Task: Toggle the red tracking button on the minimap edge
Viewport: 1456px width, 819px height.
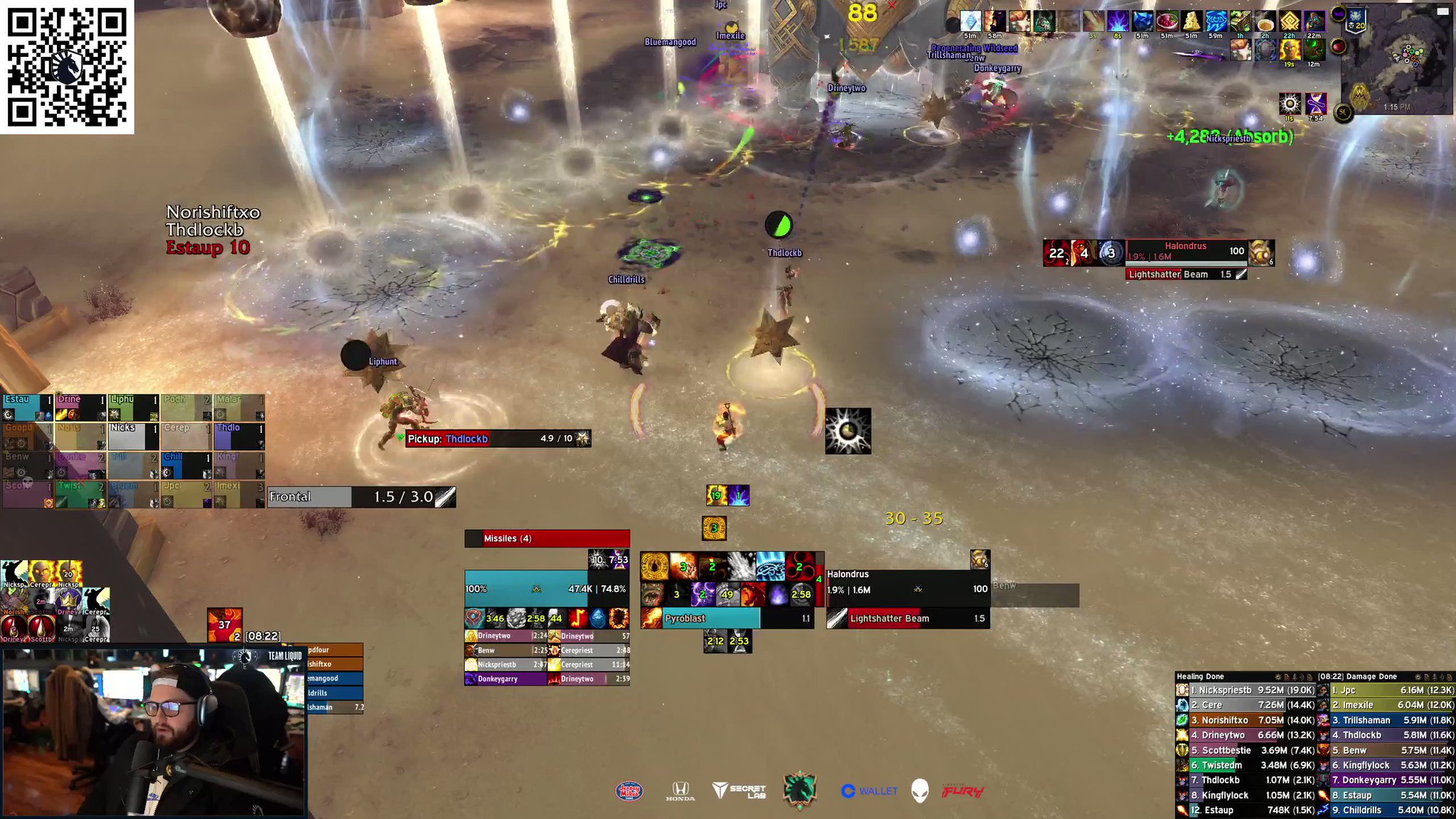Action: (1339, 46)
